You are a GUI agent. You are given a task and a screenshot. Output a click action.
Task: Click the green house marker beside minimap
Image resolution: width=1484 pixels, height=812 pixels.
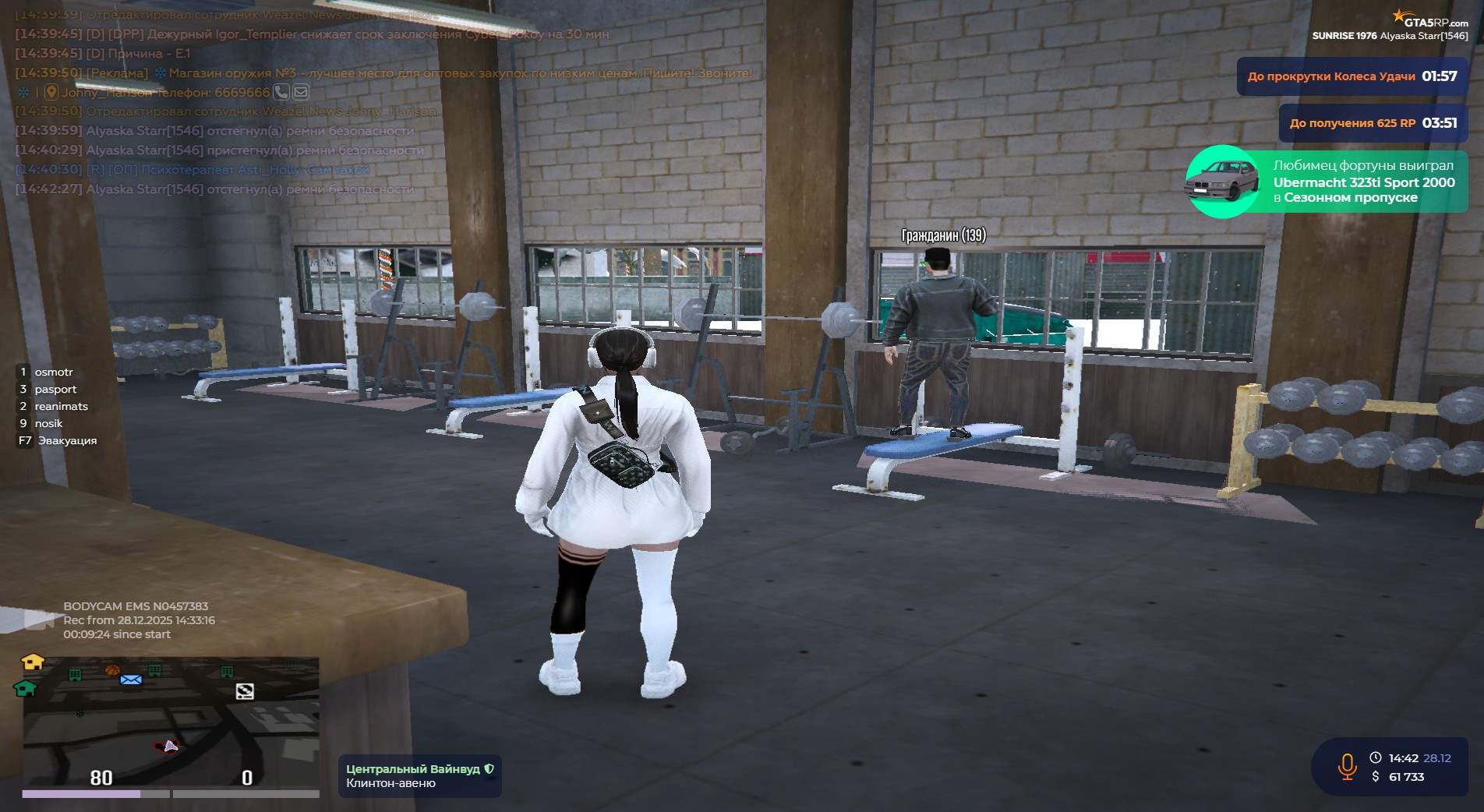pos(25,688)
